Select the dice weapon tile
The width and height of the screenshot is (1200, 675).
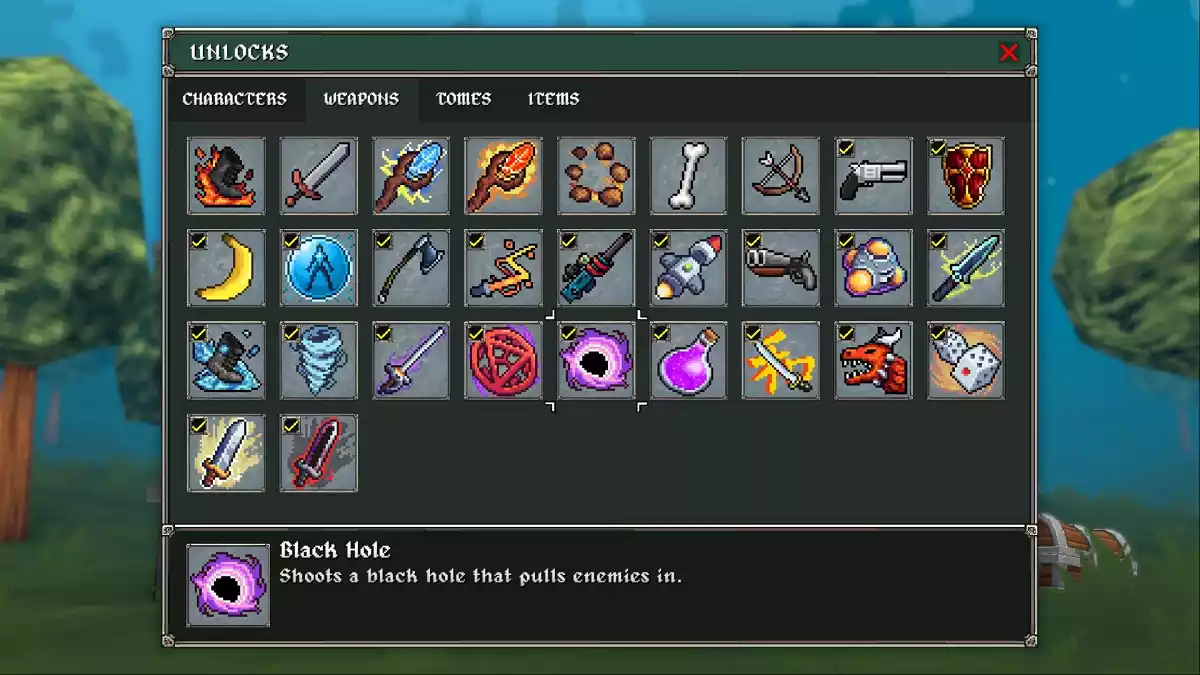tap(966, 361)
